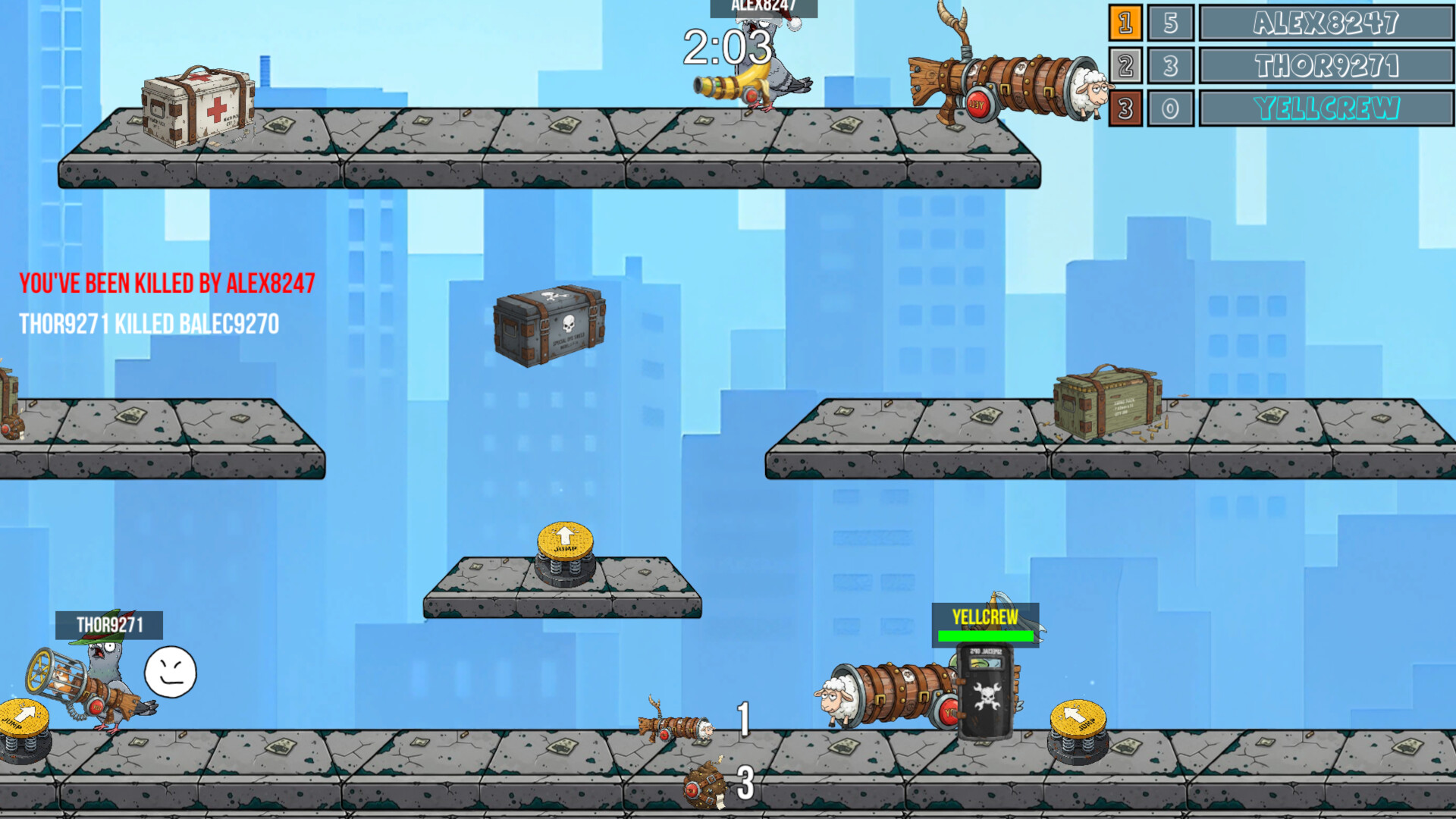Expand THOR9271's scoreboard entry

(1326, 66)
